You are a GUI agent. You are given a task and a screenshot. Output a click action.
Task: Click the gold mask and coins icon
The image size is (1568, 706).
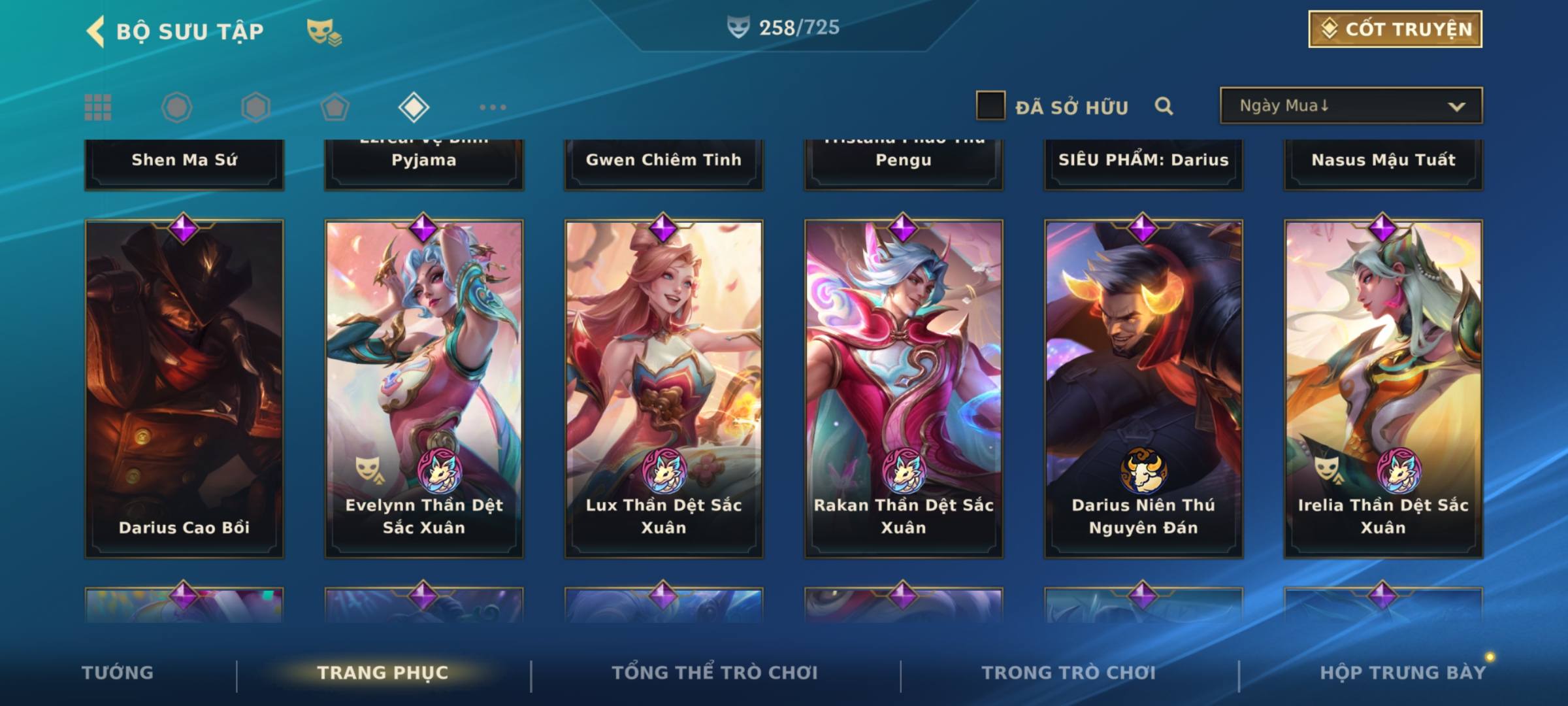click(324, 32)
